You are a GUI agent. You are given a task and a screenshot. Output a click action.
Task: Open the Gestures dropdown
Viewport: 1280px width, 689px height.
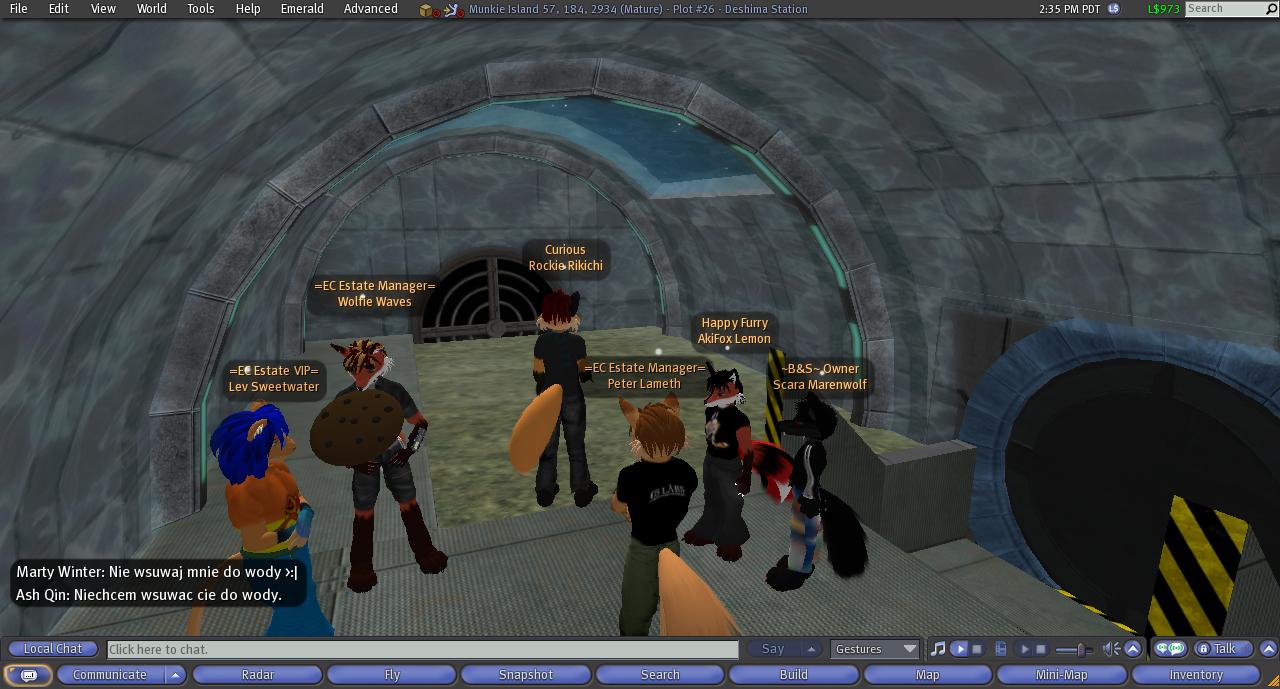(x=876, y=649)
